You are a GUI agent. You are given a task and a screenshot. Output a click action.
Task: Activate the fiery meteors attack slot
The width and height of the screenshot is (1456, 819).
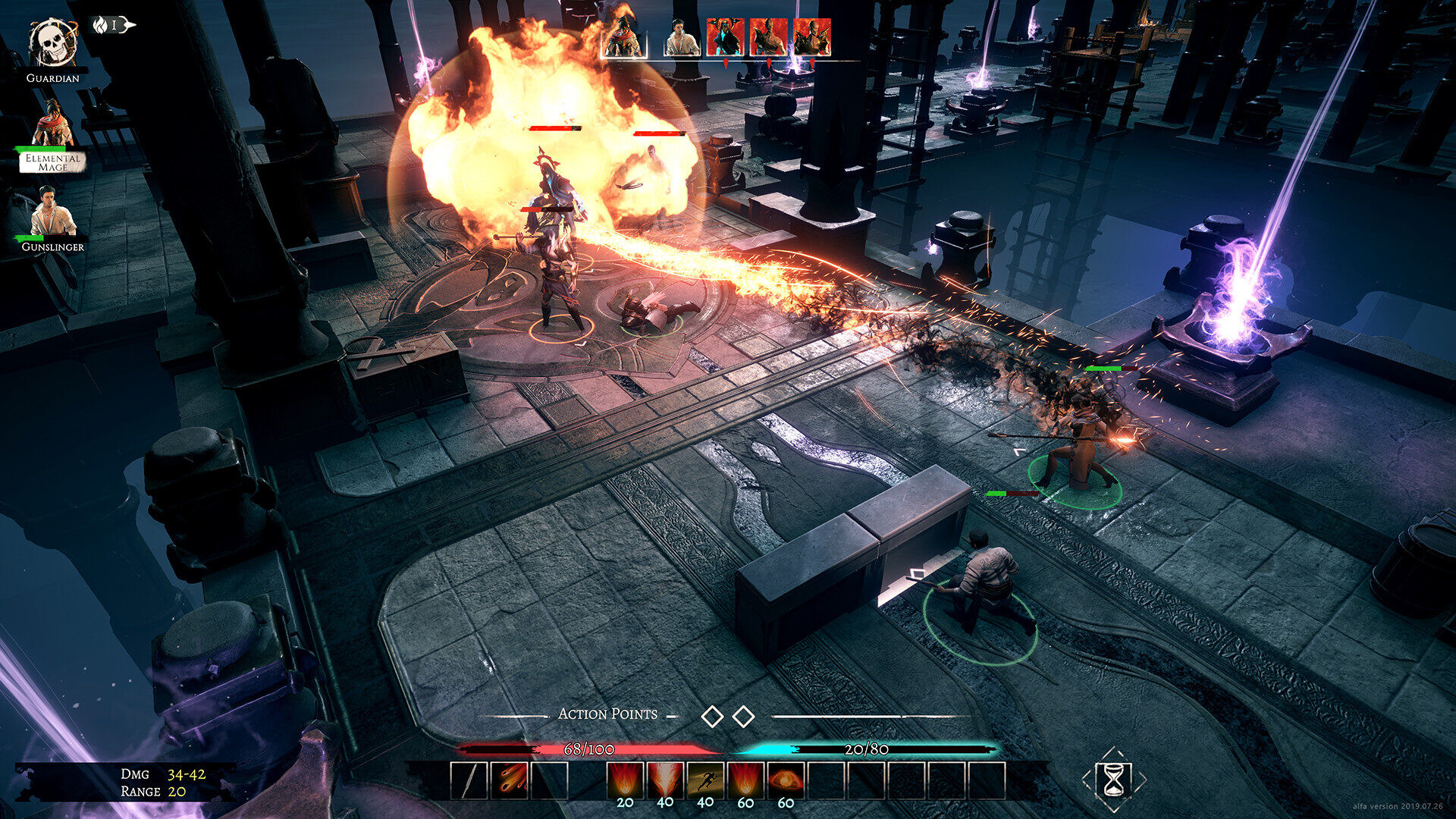(510, 780)
